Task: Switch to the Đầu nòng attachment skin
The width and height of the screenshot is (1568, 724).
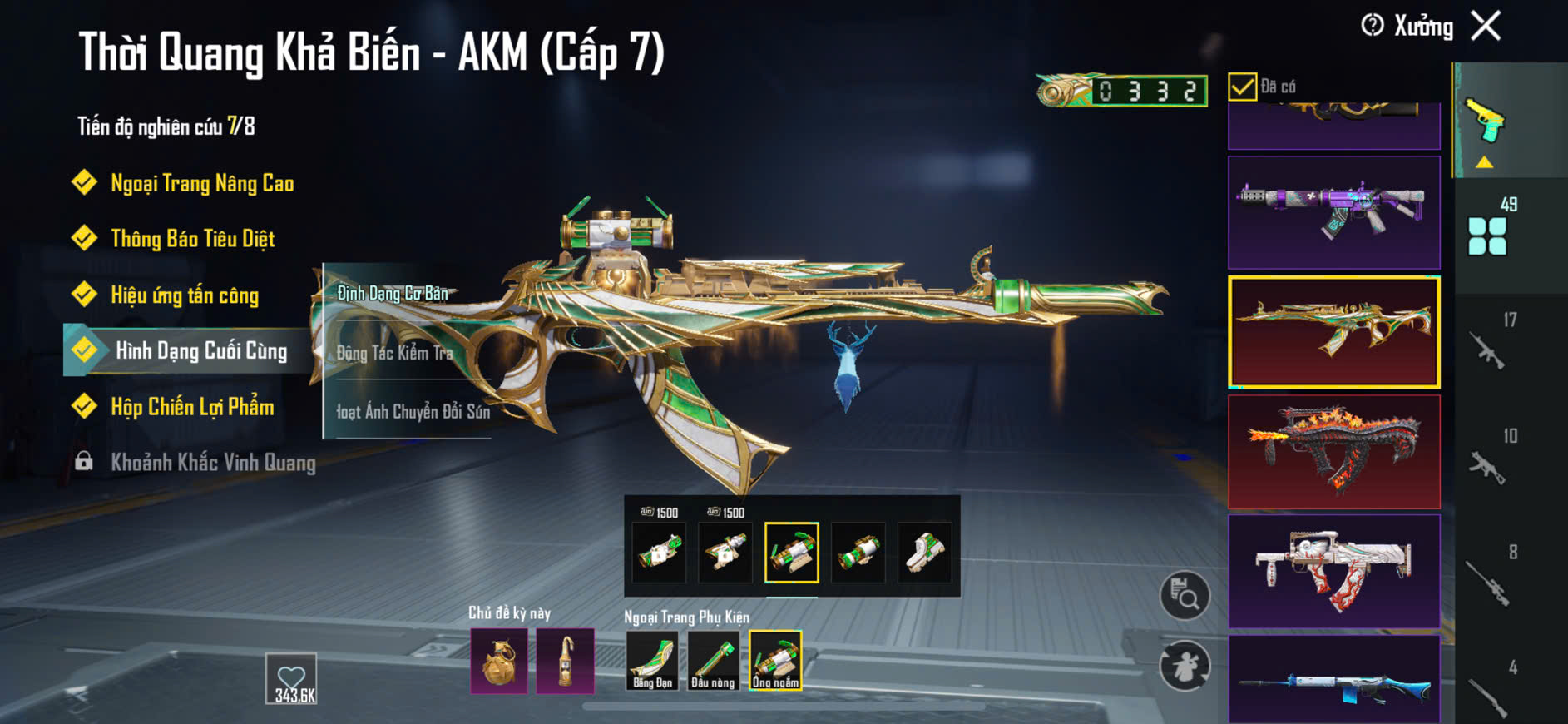Action: [713, 661]
